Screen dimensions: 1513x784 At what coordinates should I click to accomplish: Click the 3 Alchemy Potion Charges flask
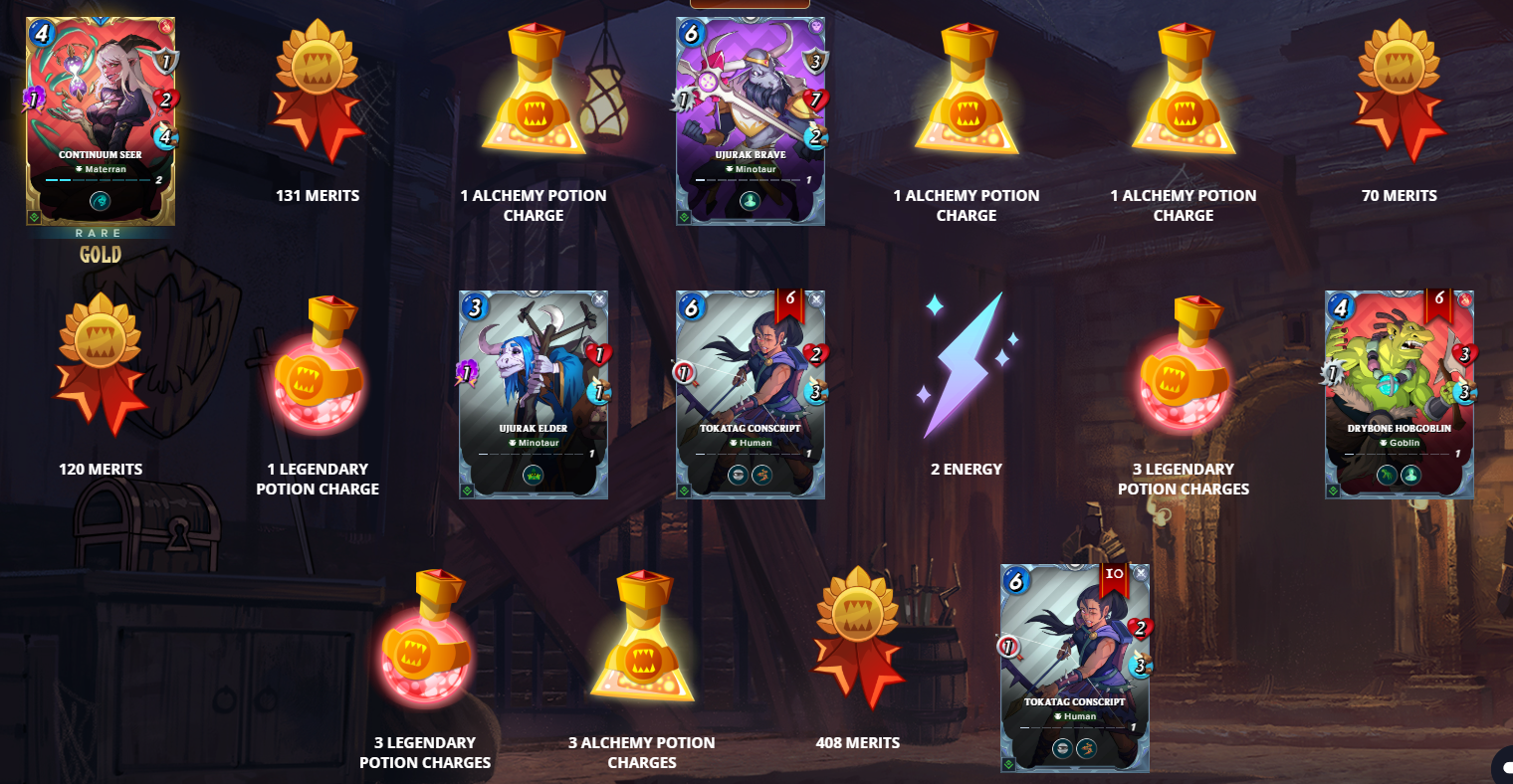pos(642,639)
